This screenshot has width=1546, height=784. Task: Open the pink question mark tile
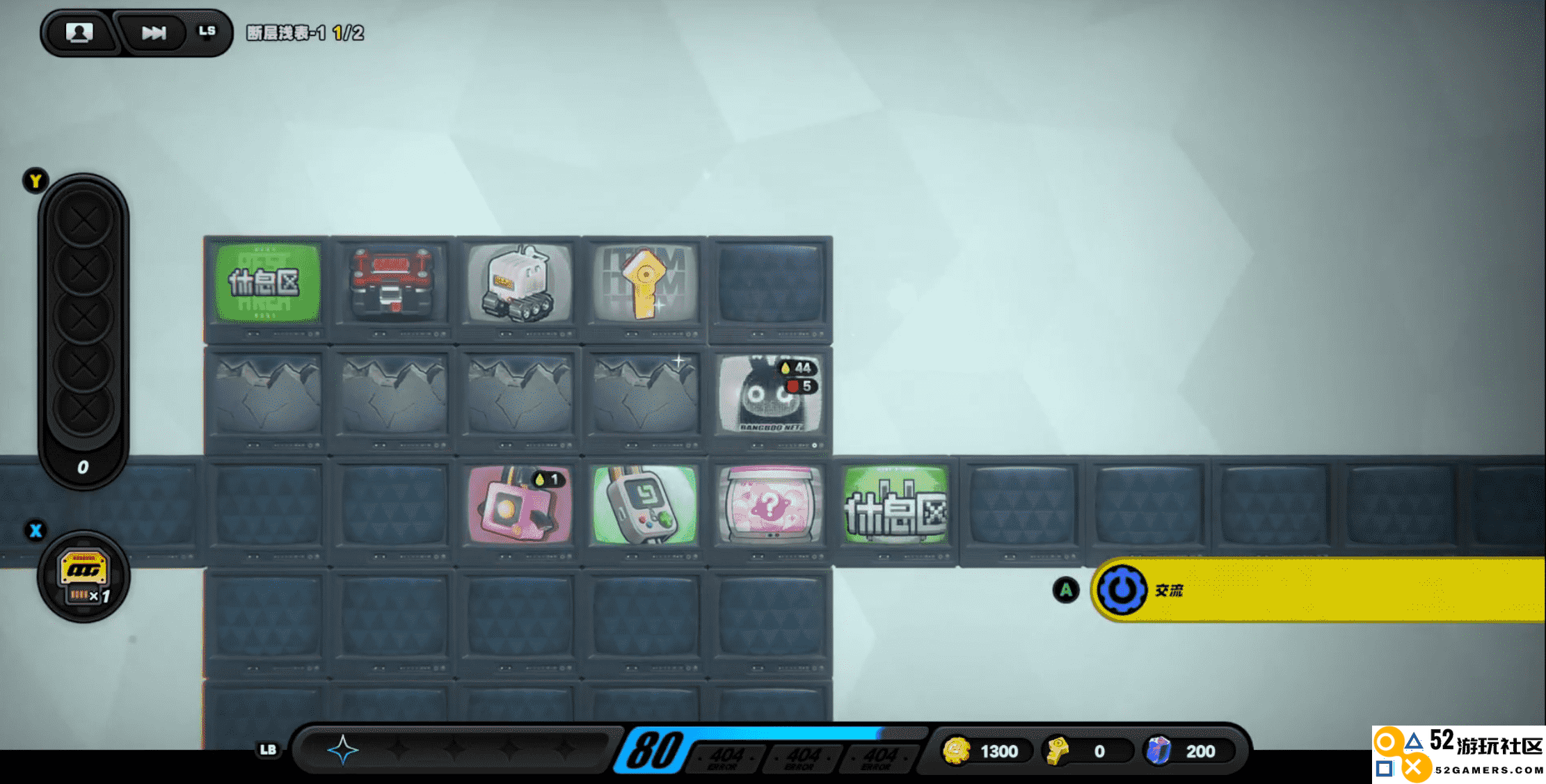[770, 504]
